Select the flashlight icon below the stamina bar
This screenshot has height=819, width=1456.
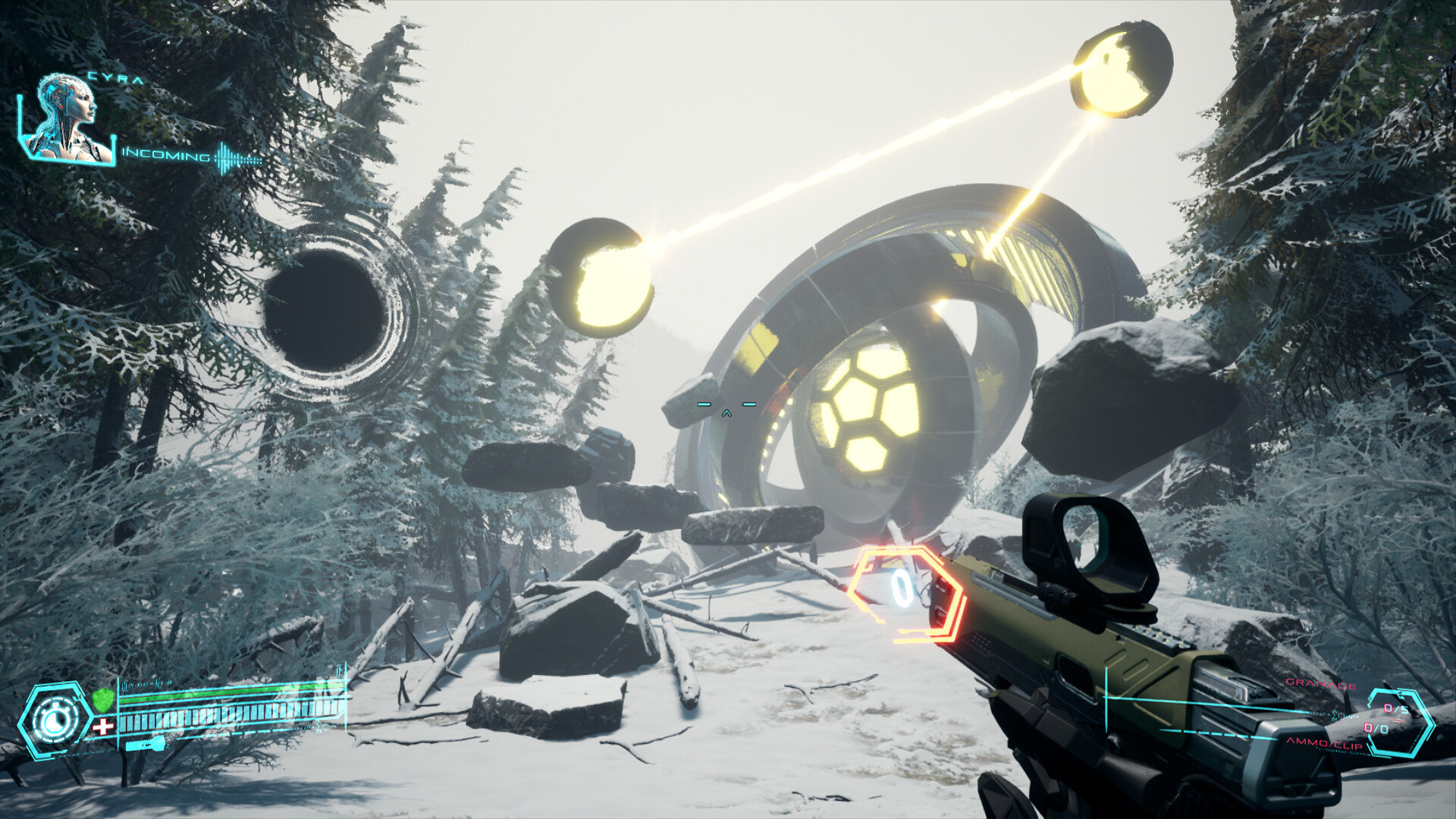pyautogui.click(x=145, y=745)
